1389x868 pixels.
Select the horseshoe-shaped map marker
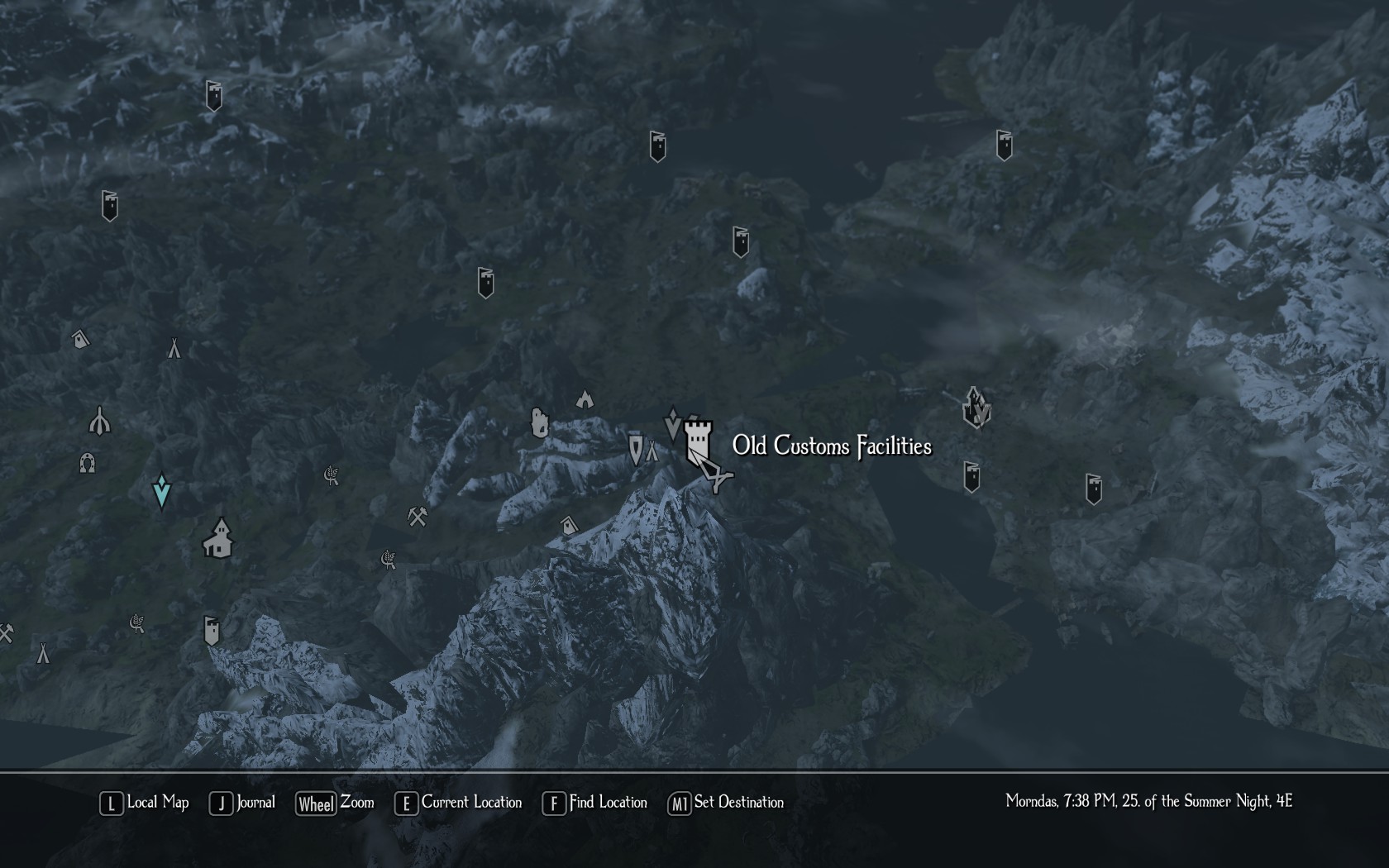coord(88,463)
